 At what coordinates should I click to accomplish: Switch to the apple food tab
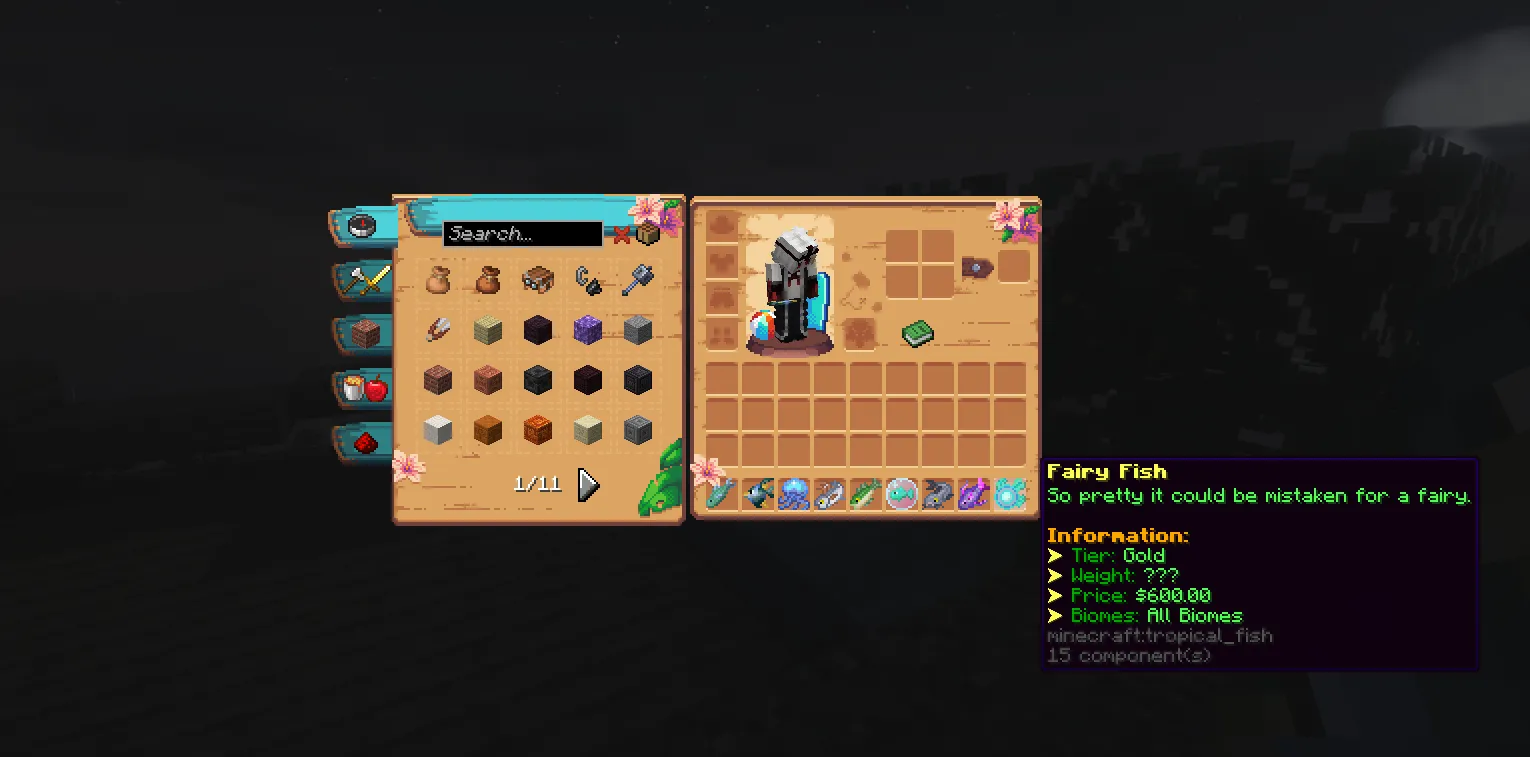364,387
